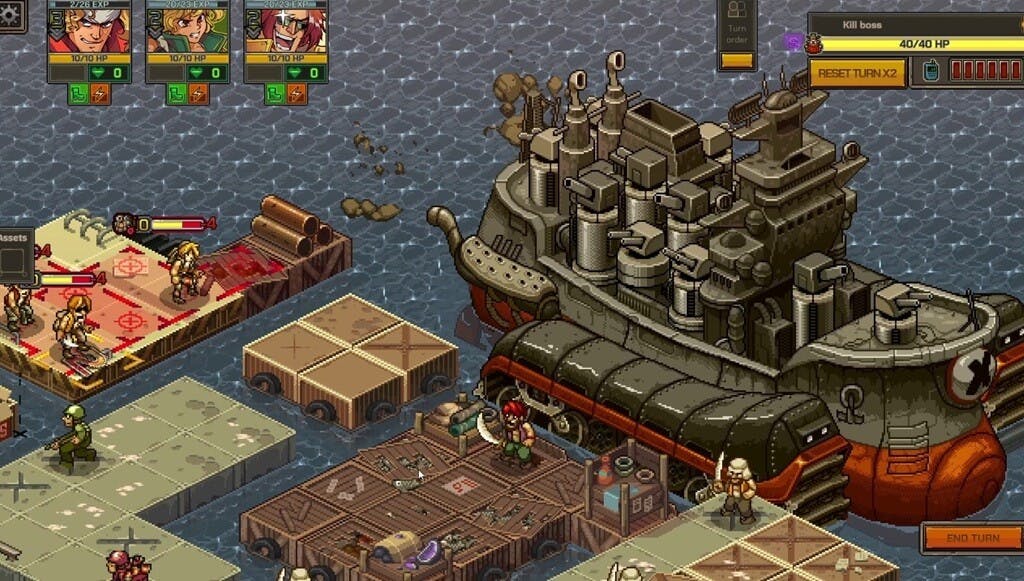Click the Reset Turn X2 button

[x=858, y=73]
